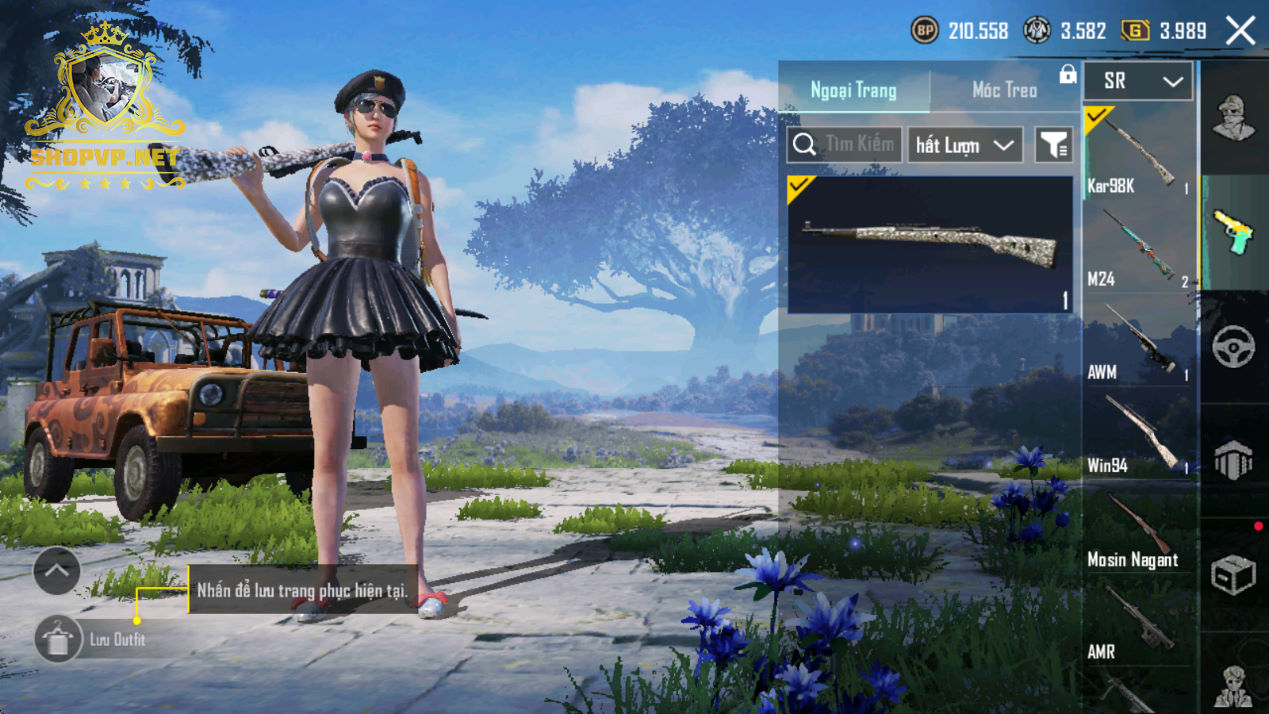The height and width of the screenshot is (714, 1269).
Task: Open the funnel filter options
Action: point(1053,145)
